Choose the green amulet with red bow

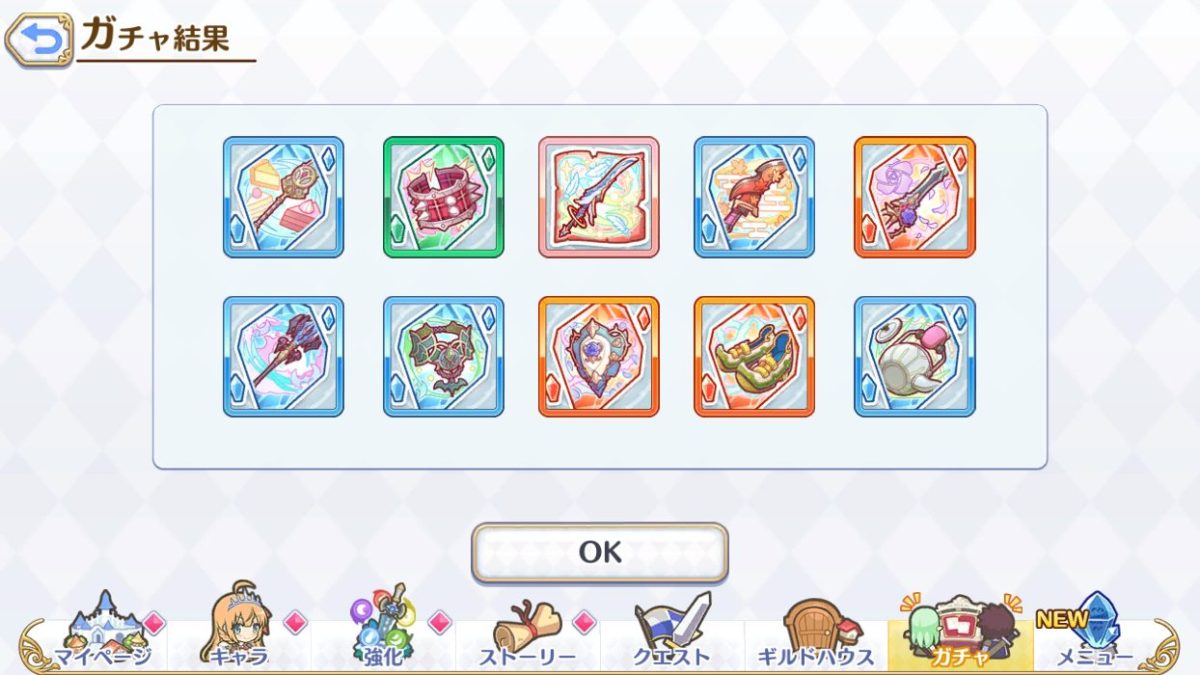443,356
